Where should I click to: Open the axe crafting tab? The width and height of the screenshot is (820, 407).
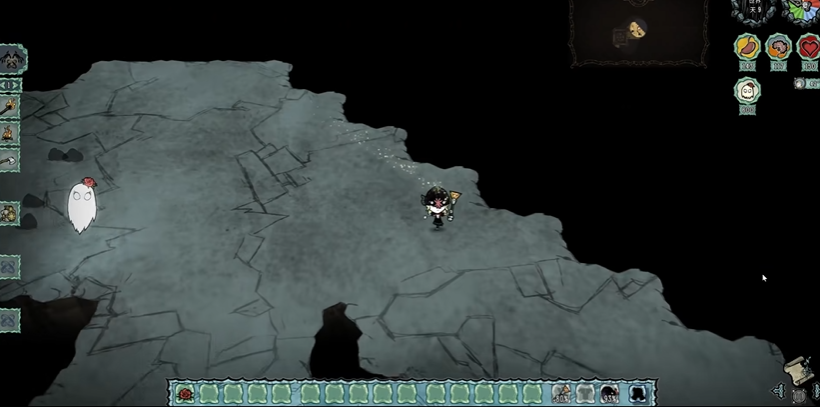click(9, 159)
